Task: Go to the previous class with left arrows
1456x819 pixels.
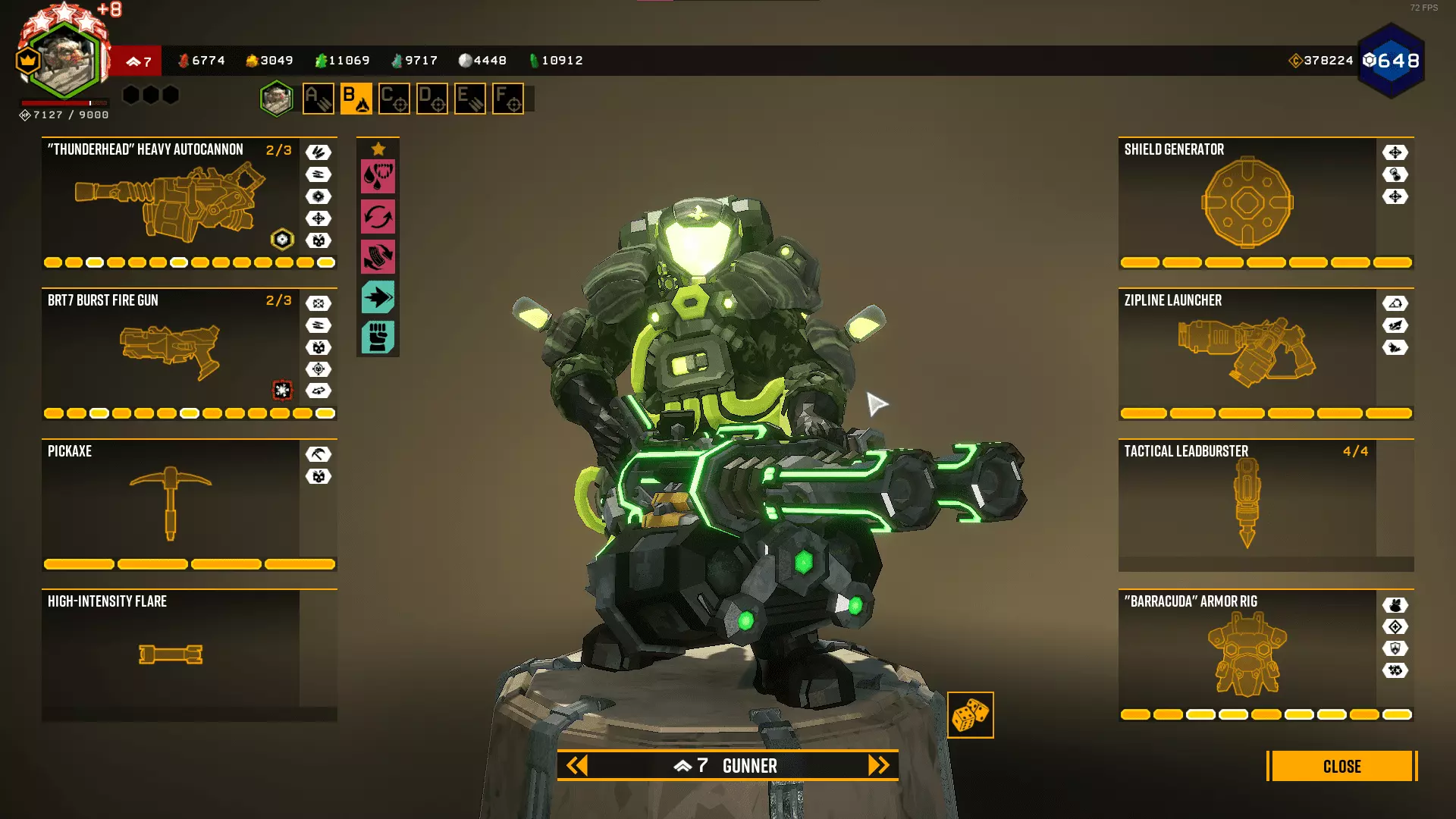Action: click(577, 766)
